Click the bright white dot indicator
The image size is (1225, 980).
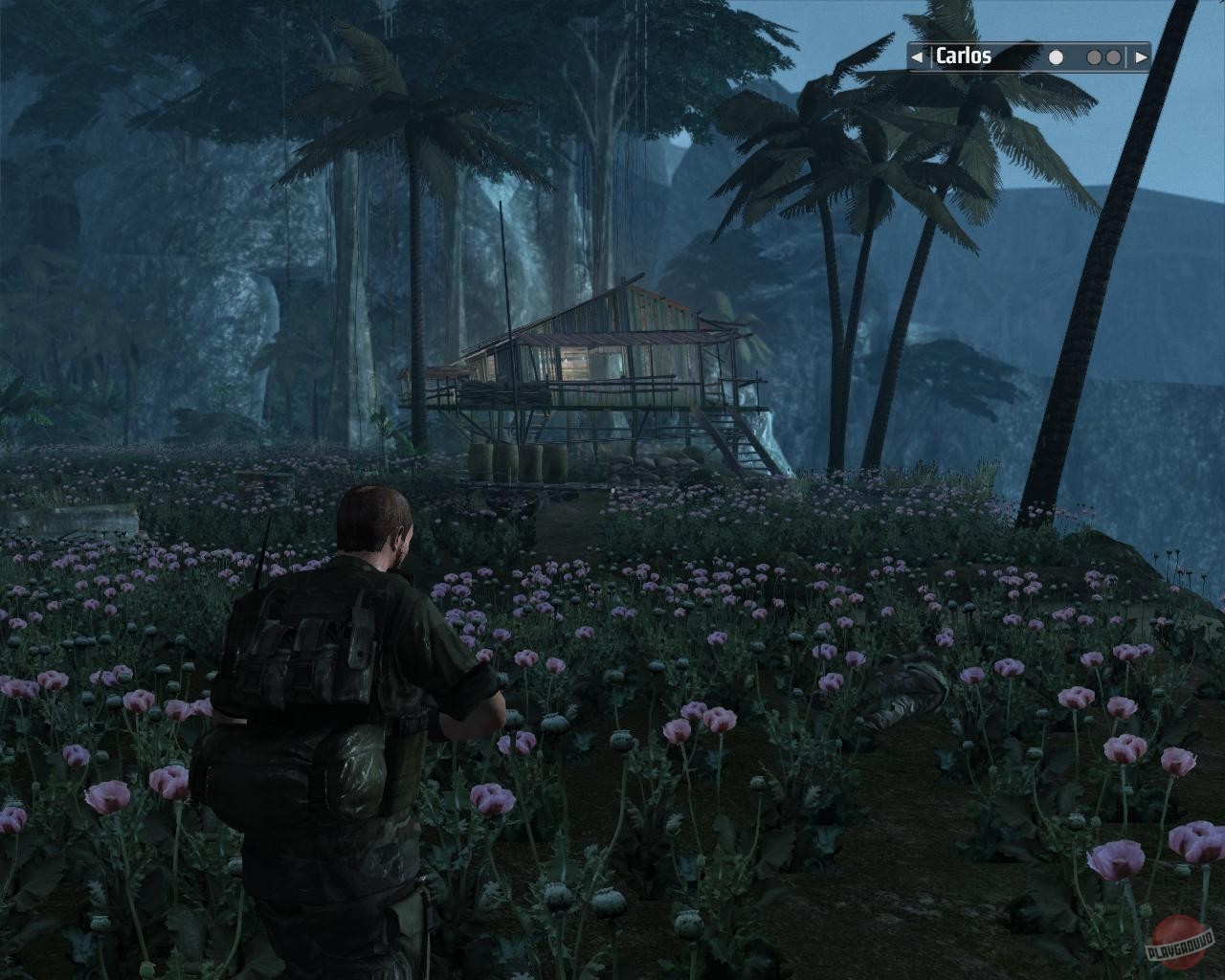(x=1056, y=57)
